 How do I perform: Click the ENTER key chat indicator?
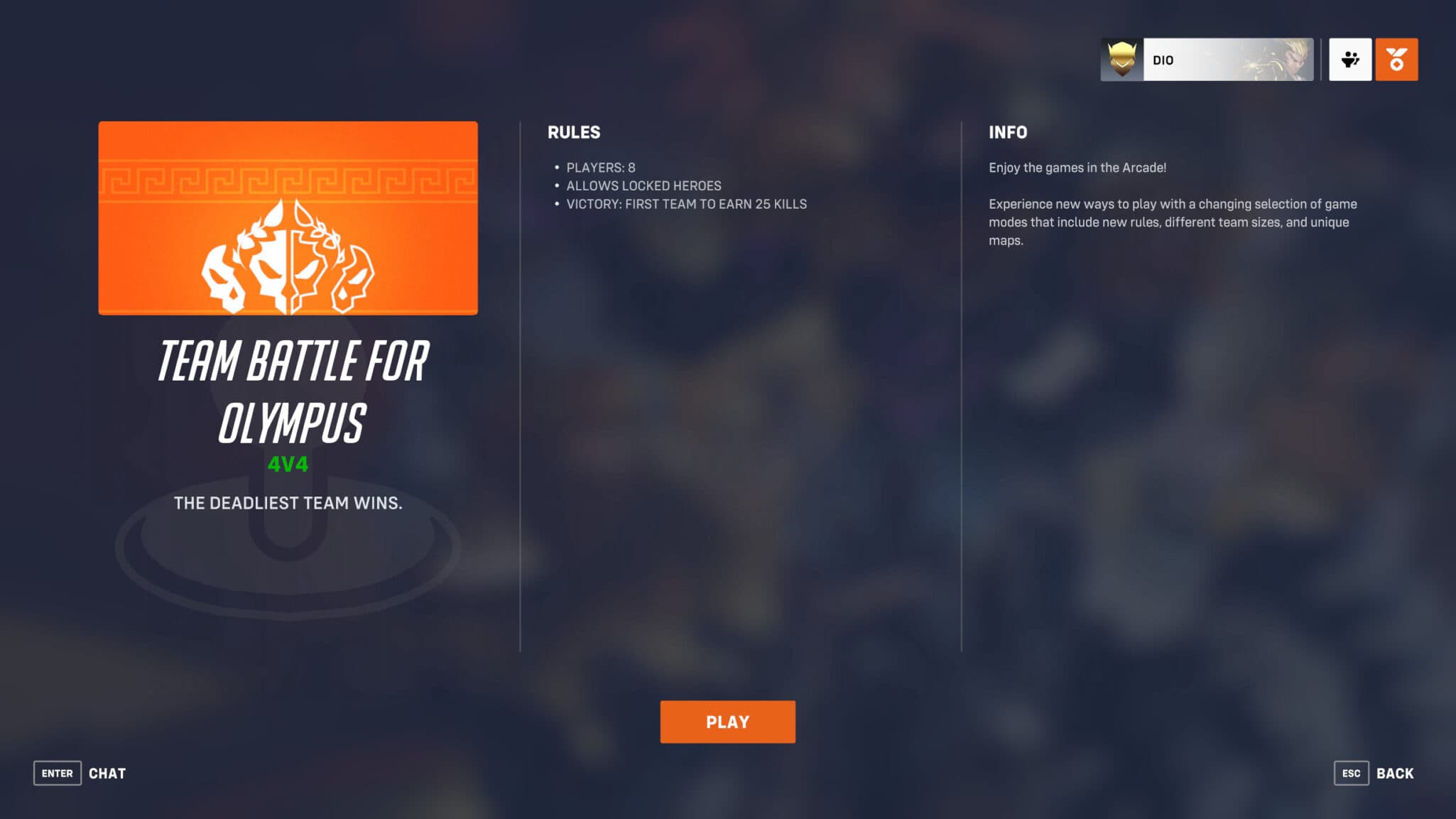[x=56, y=773]
